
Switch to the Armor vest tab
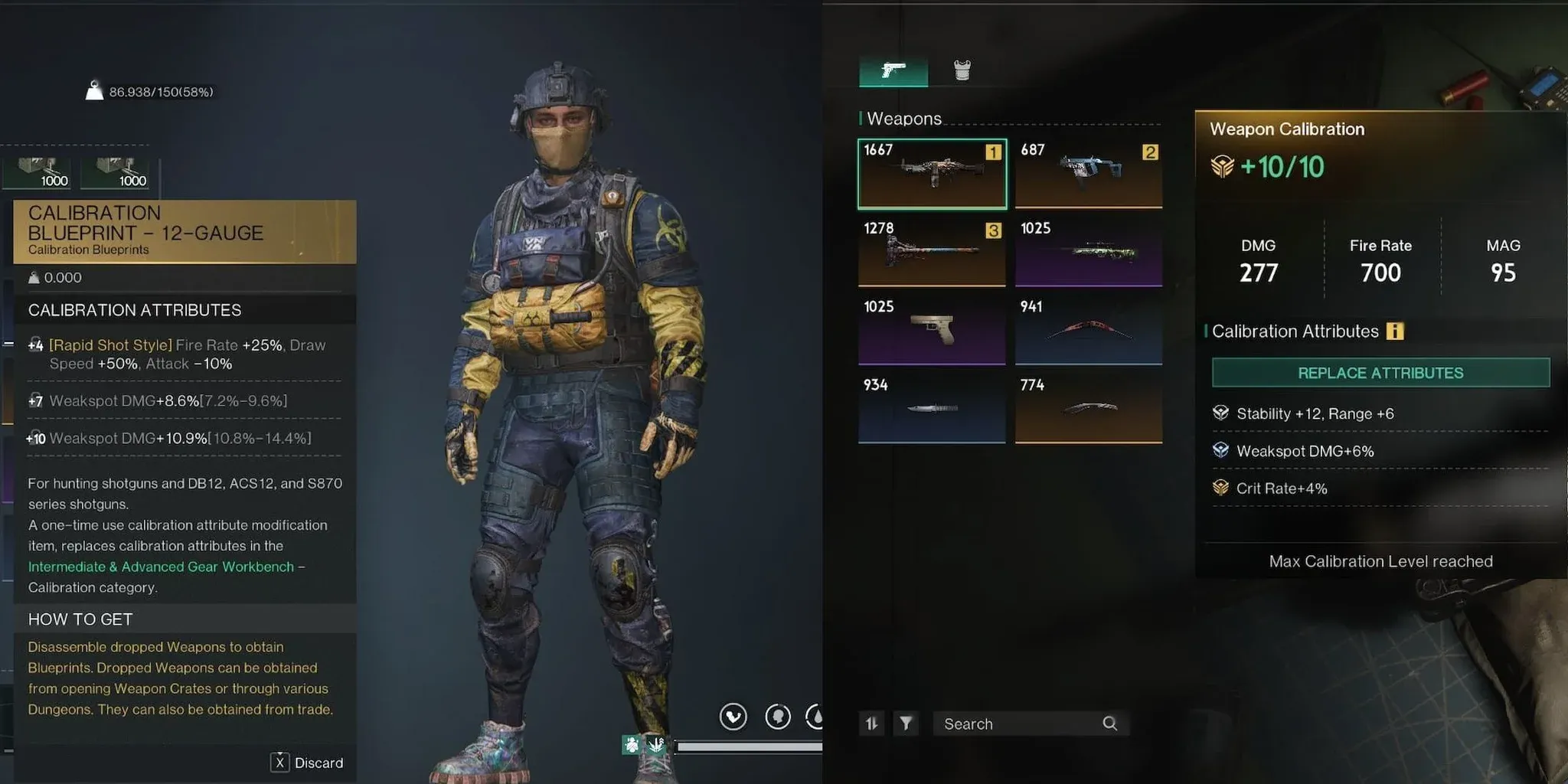tap(962, 70)
